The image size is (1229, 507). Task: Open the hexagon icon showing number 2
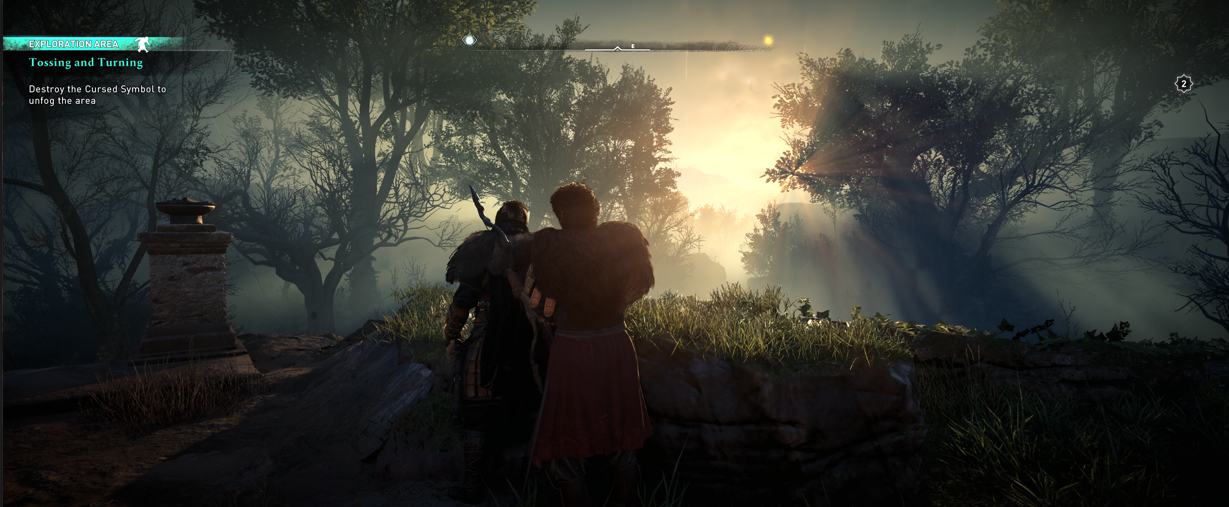tap(1183, 84)
